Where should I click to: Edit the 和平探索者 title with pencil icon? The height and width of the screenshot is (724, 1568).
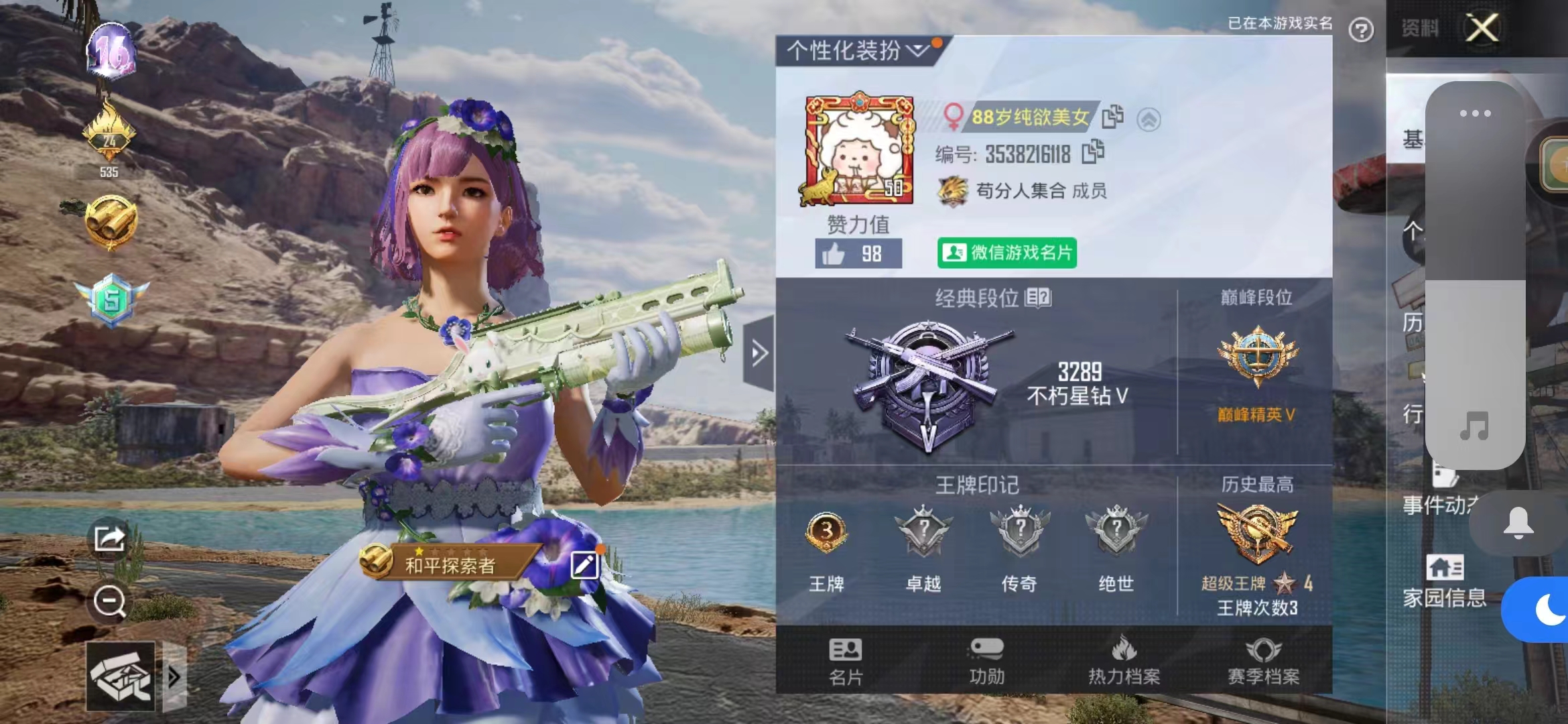(585, 565)
